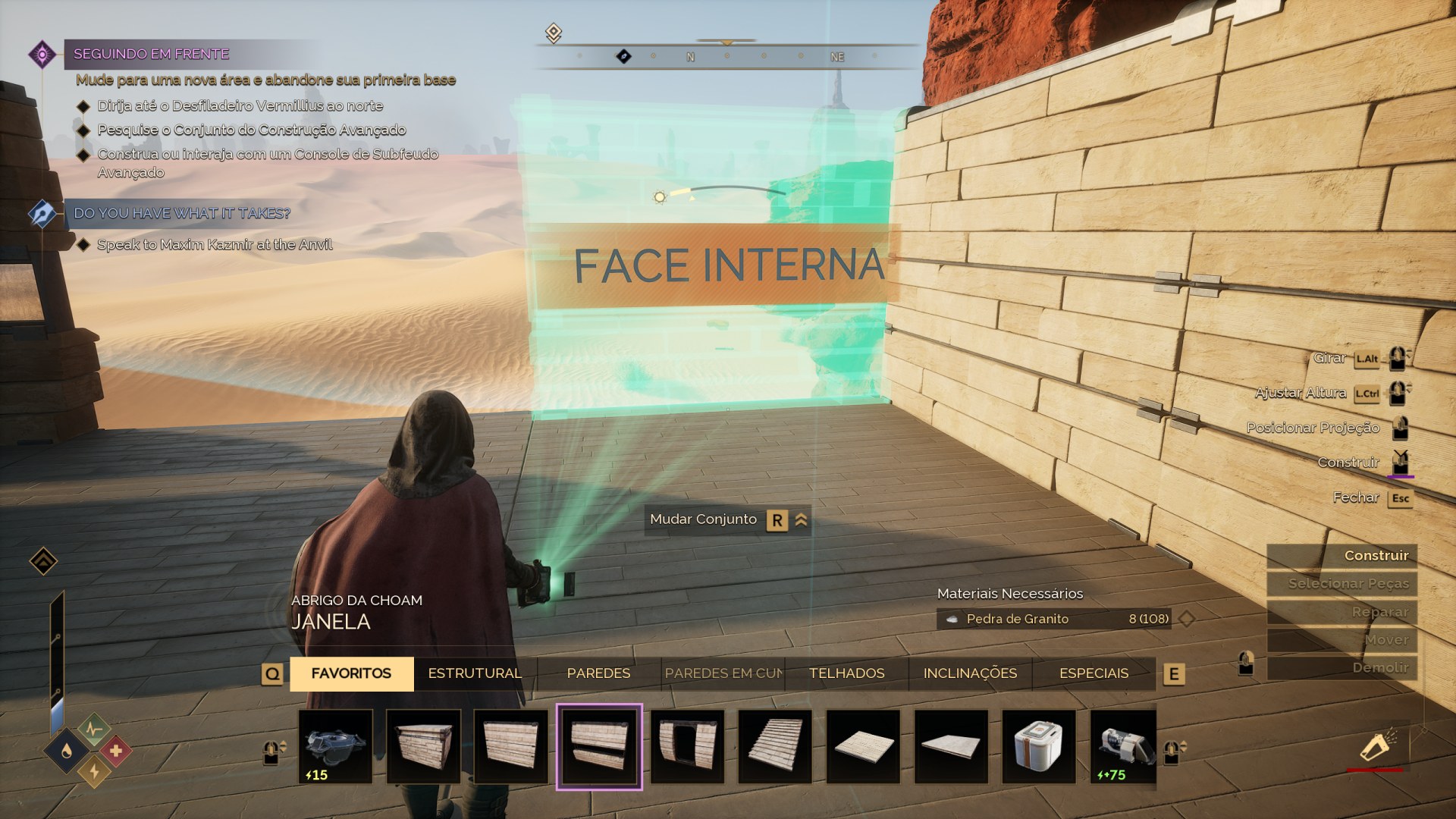Select the highlighted window wall piece
The image size is (1456, 819).
(599, 746)
